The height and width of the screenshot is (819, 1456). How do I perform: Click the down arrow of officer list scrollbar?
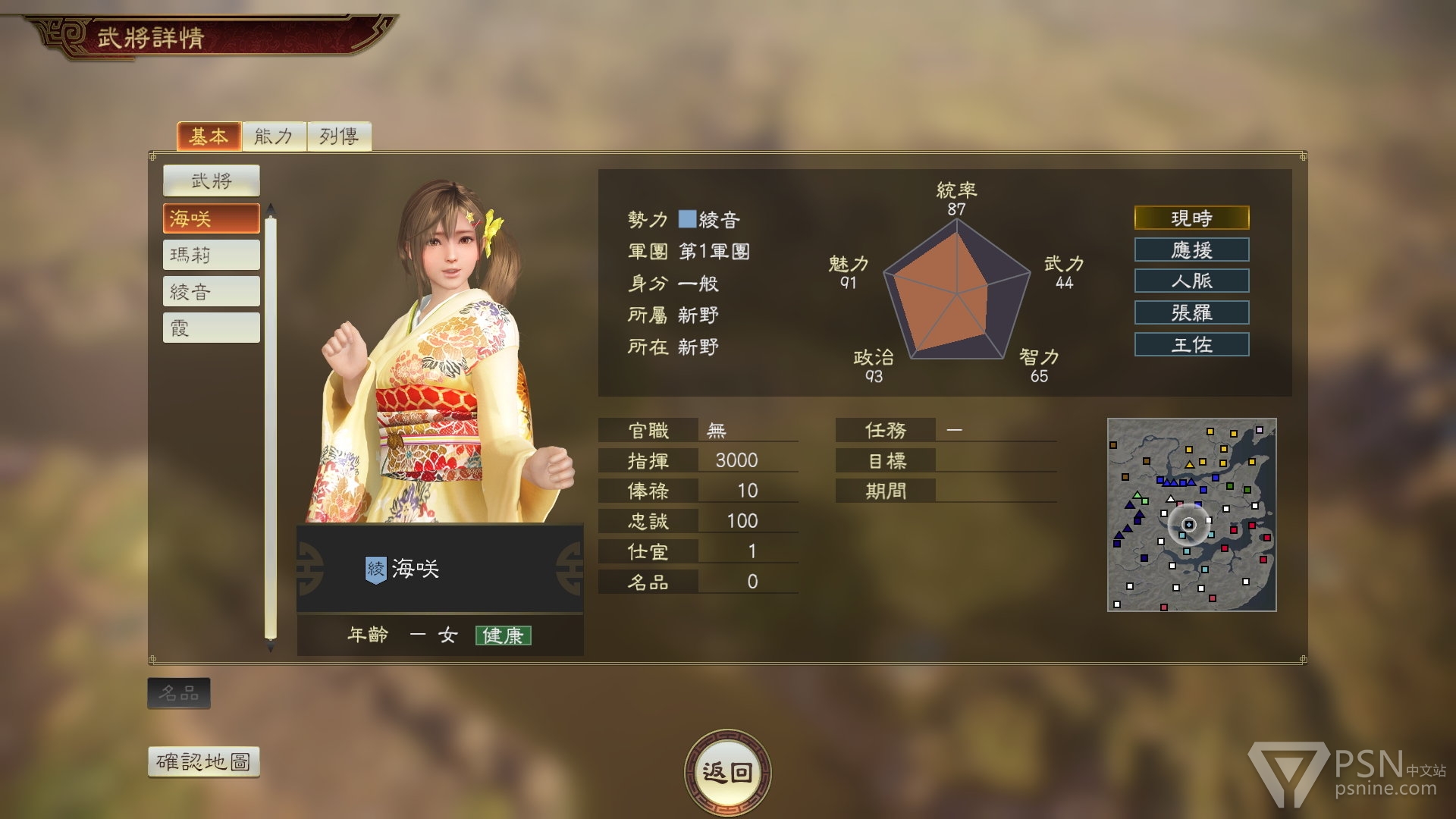pyautogui.click(x=271, y=648)
